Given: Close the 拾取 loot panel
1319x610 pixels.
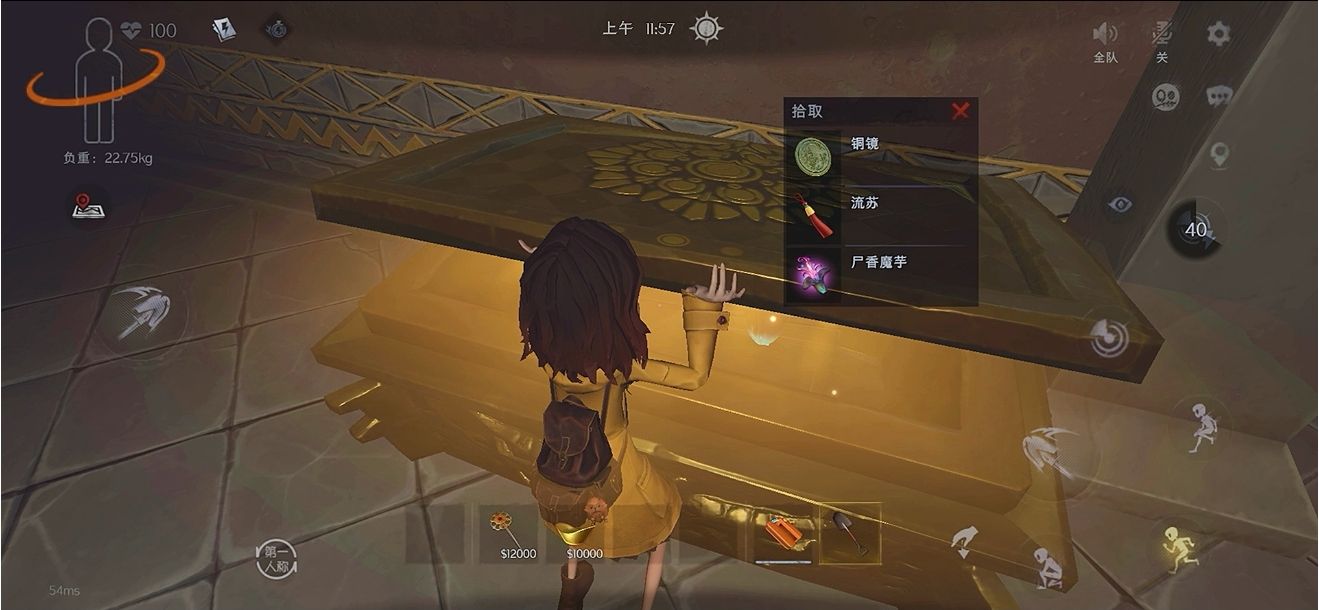Looking at the screenshot, I should pyautogui.click(x=960, y=111).
